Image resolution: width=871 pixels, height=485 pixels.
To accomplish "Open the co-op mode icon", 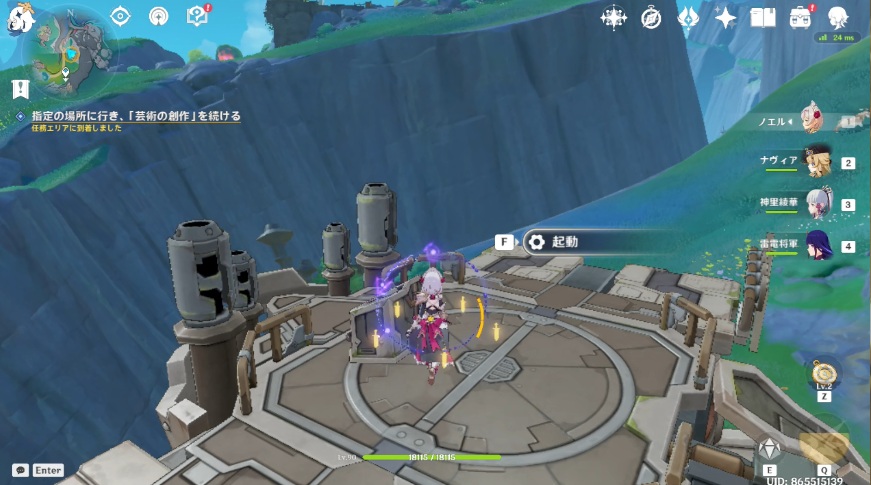I will pyautogui.click(x=158, y=16).
